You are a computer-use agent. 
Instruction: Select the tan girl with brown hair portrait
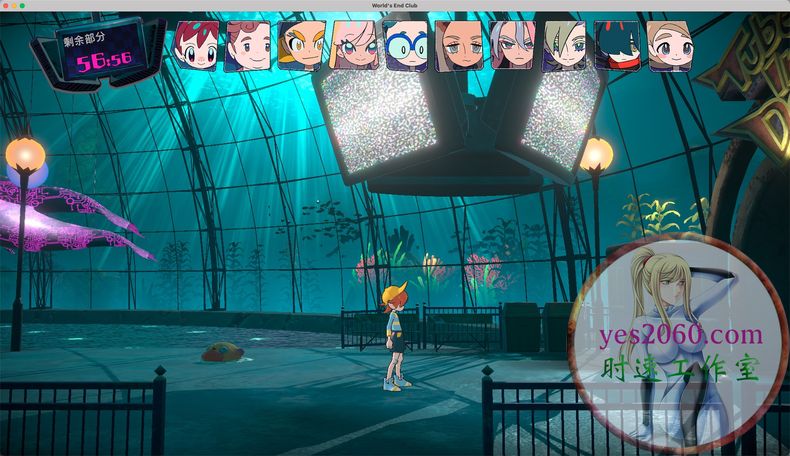[459, 45]
